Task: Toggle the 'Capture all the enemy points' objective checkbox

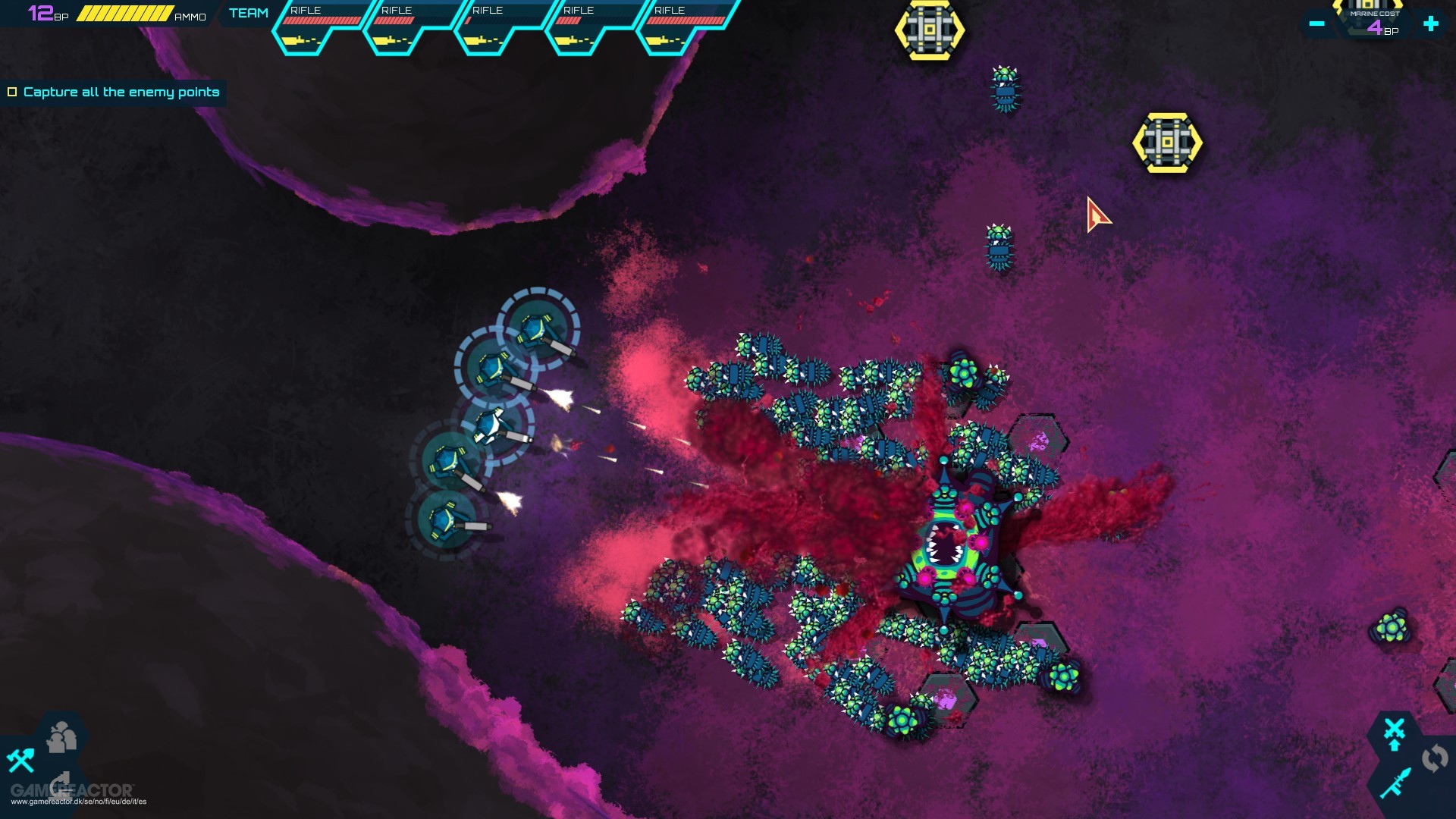Action: click(x=12, y=92)
